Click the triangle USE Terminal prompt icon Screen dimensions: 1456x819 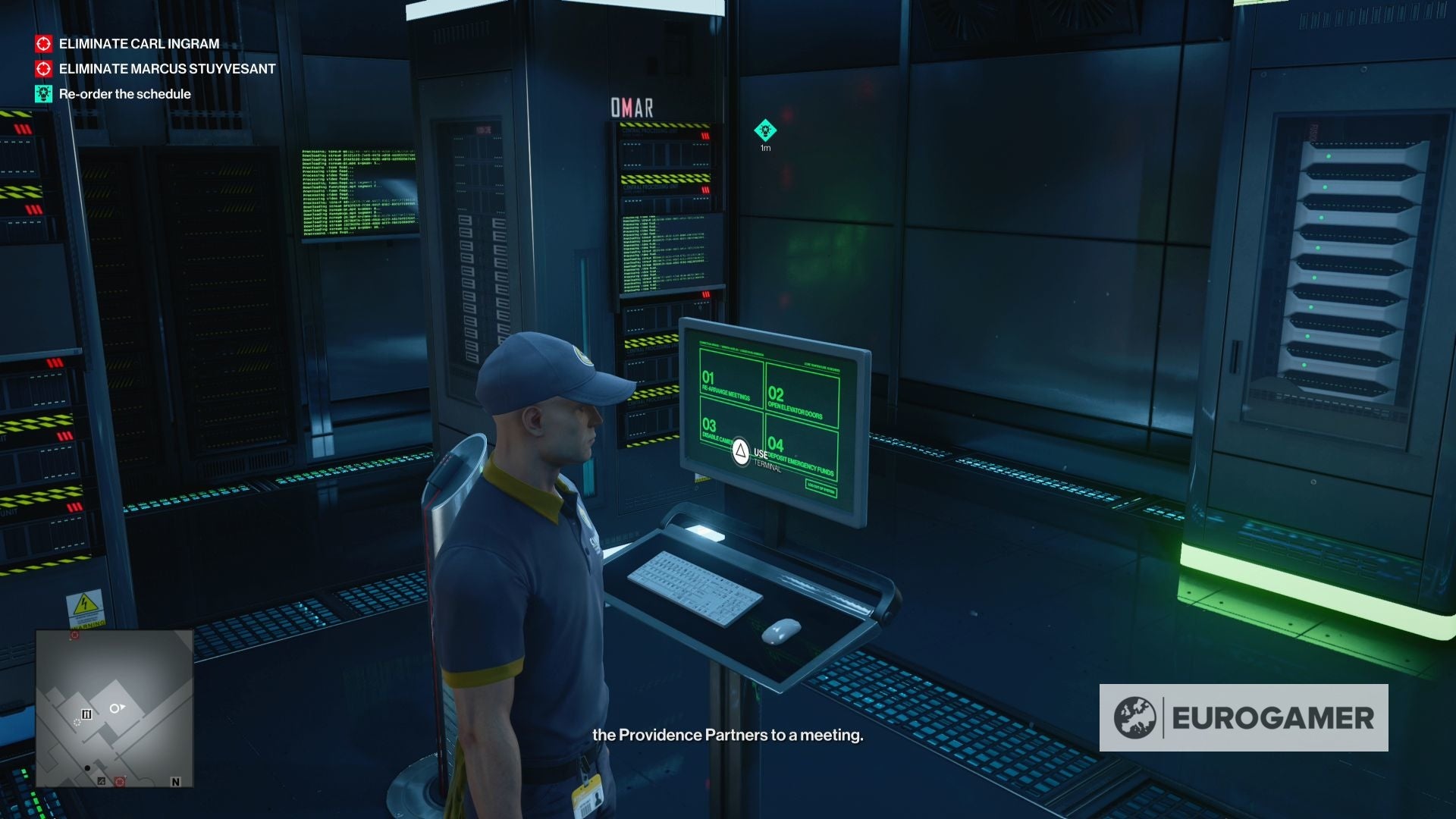coord(742,452)
